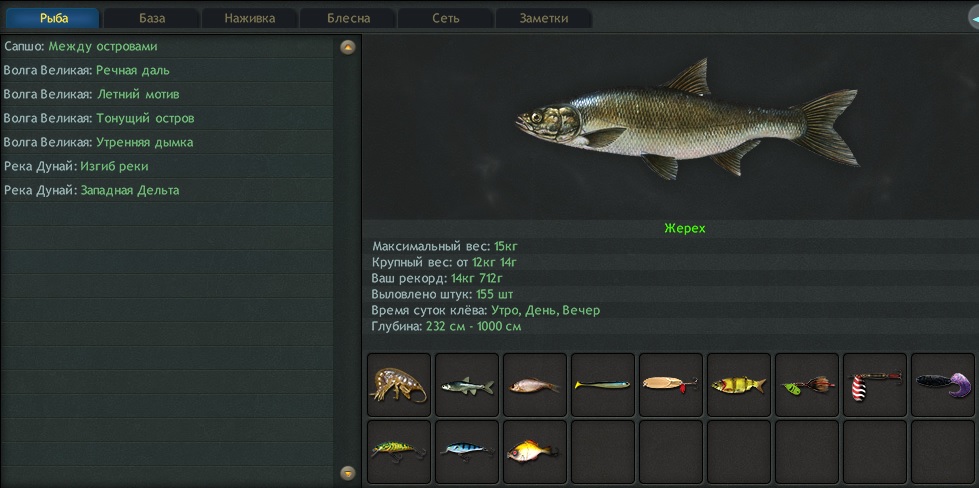Select the red-white striped spinner lure
Image resolution: width=979 pixels, height=488 pixels.
pos(875,385)
